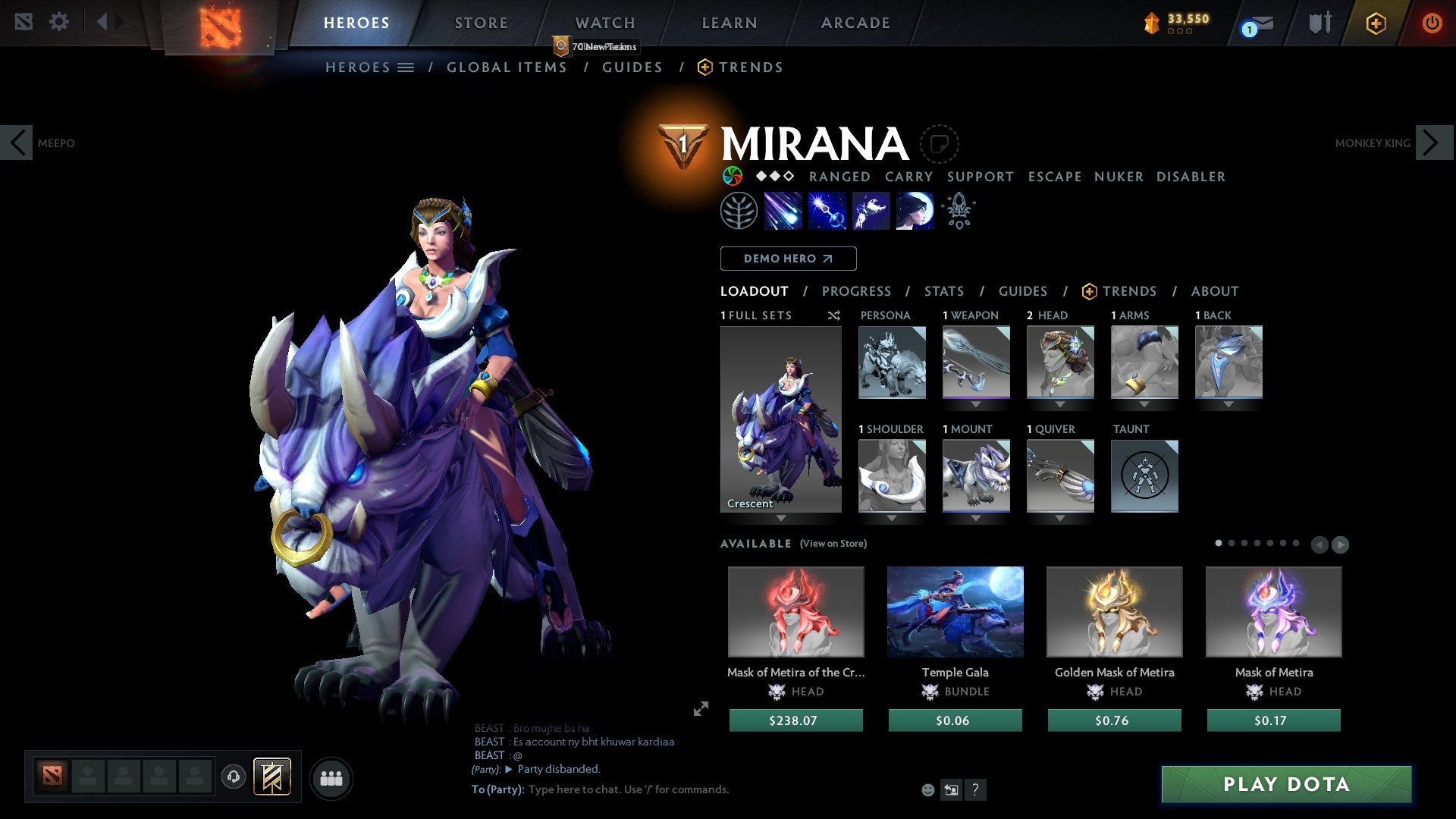Go to the Learn section

pos(729,23)
